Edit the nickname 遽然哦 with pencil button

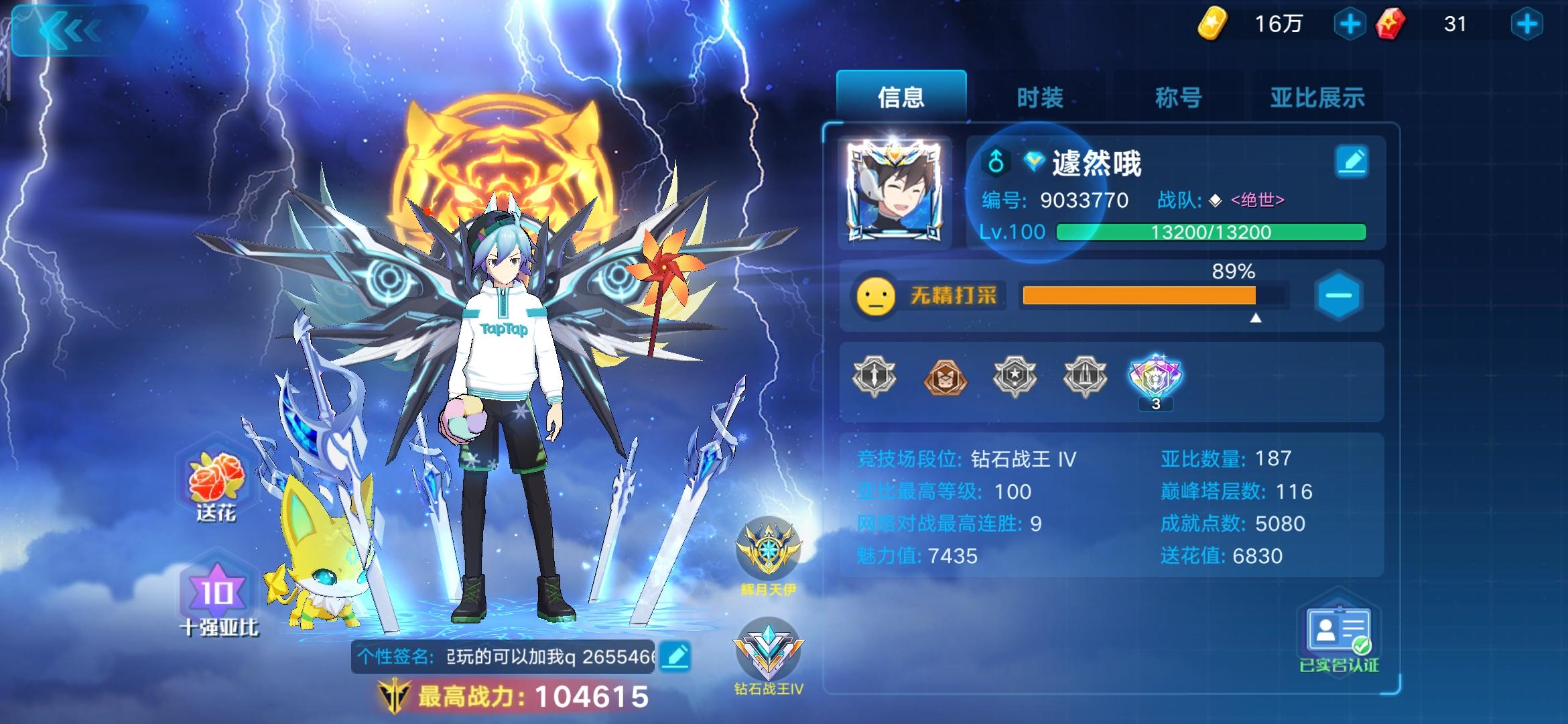[1353, 160]
